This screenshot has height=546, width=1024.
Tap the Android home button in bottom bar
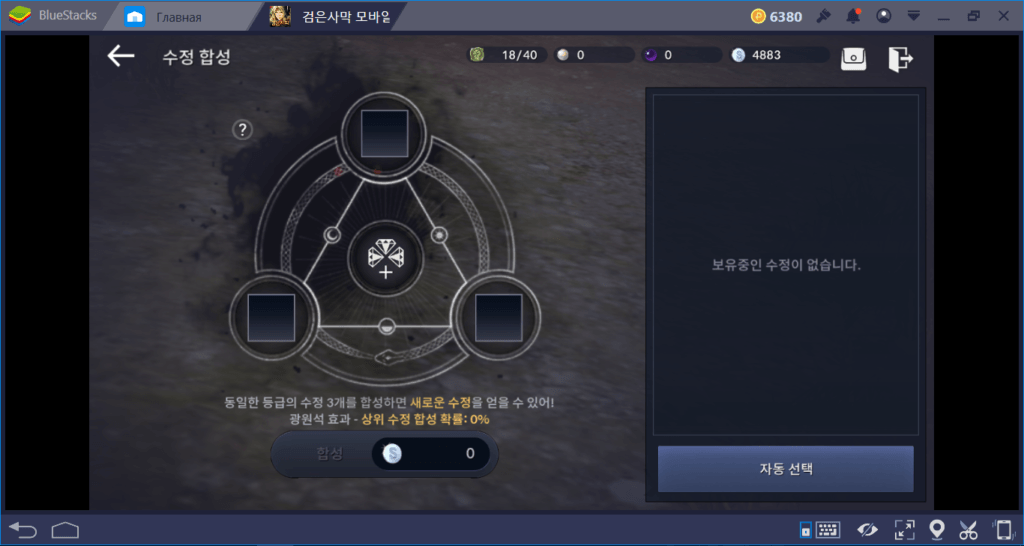tap(65, 529)
